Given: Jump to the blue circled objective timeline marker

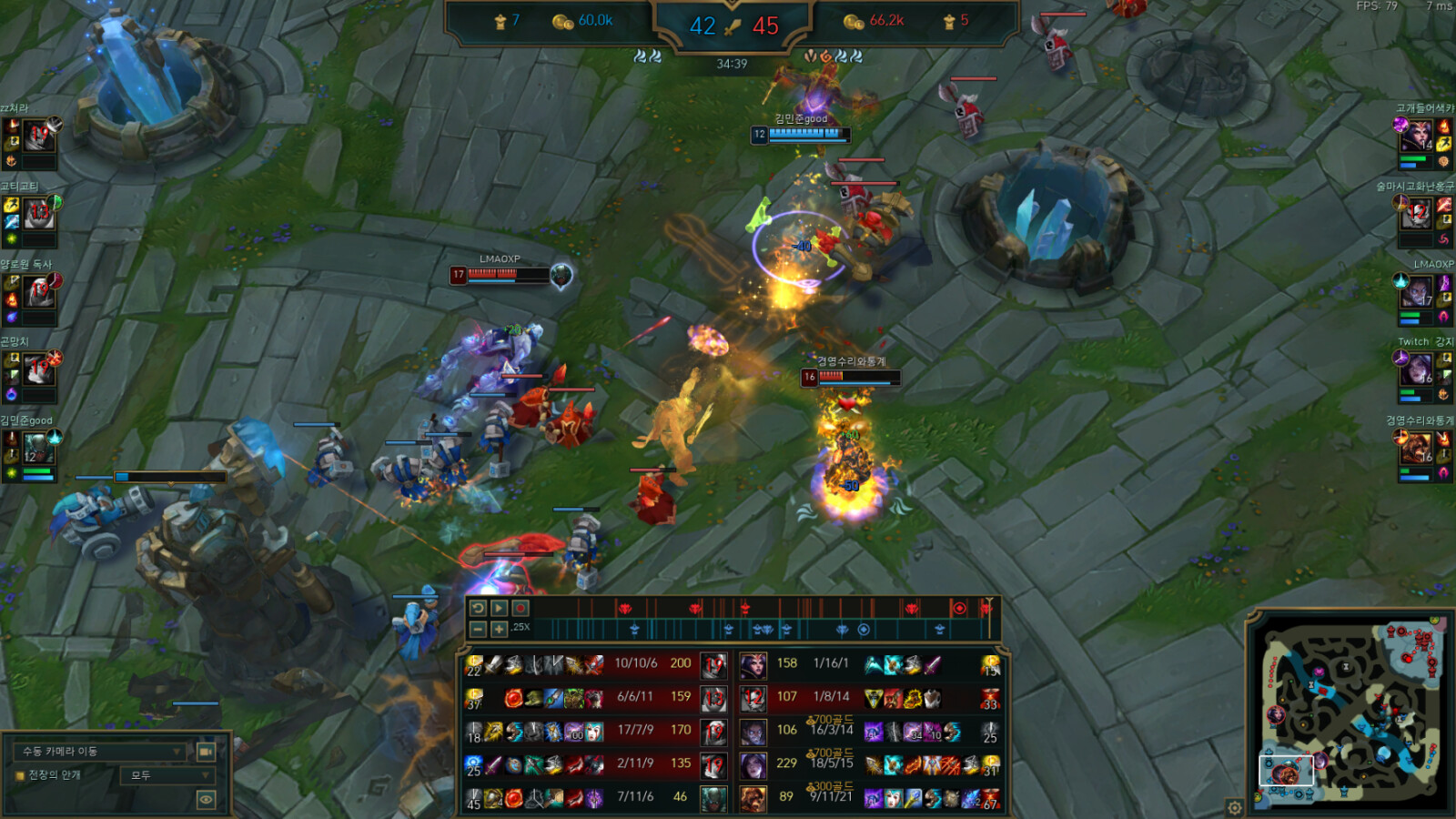Looking at the screenshot, I should [864, 629].
